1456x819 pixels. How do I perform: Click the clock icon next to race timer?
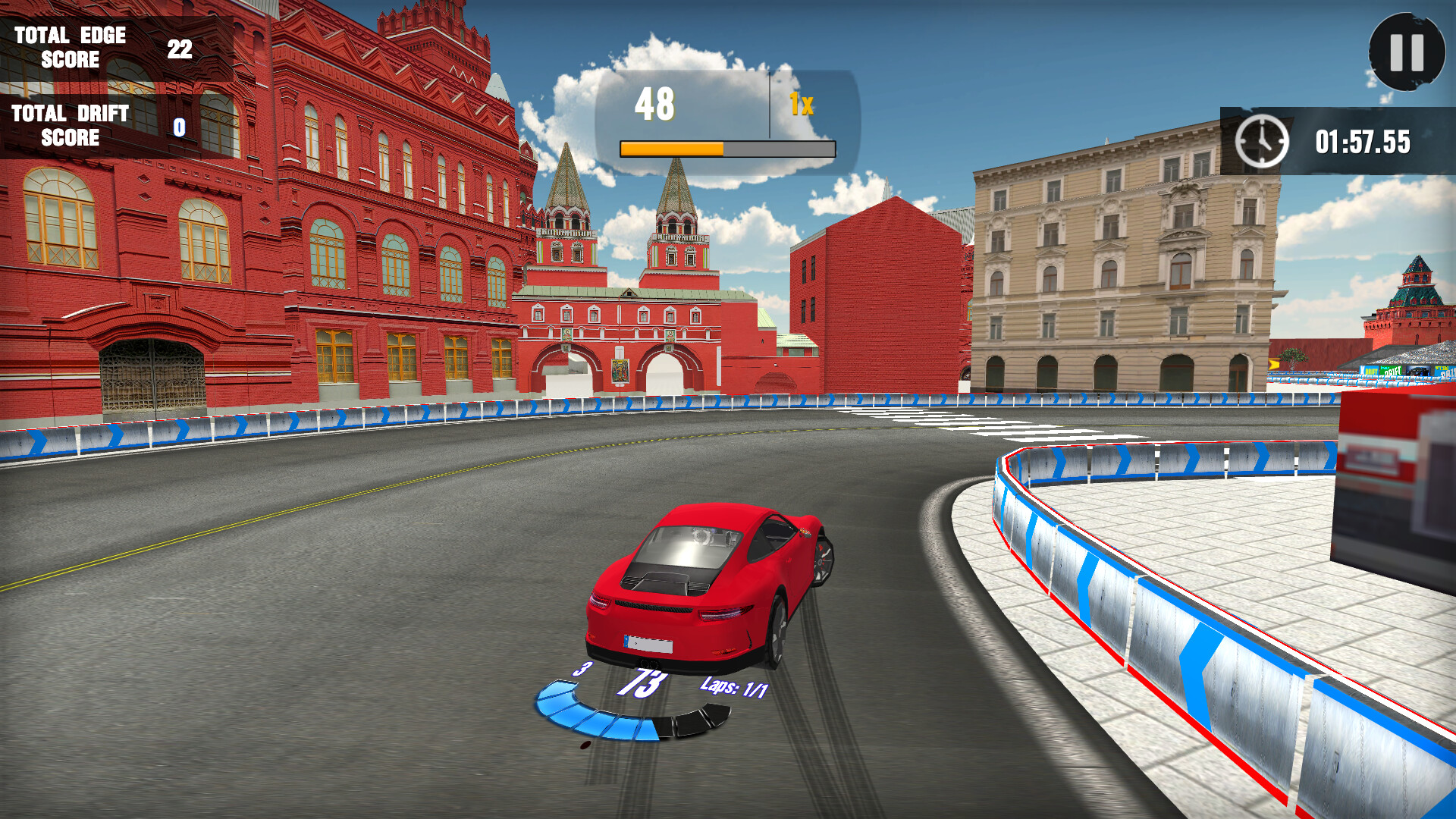click(x=1263, y=140)
